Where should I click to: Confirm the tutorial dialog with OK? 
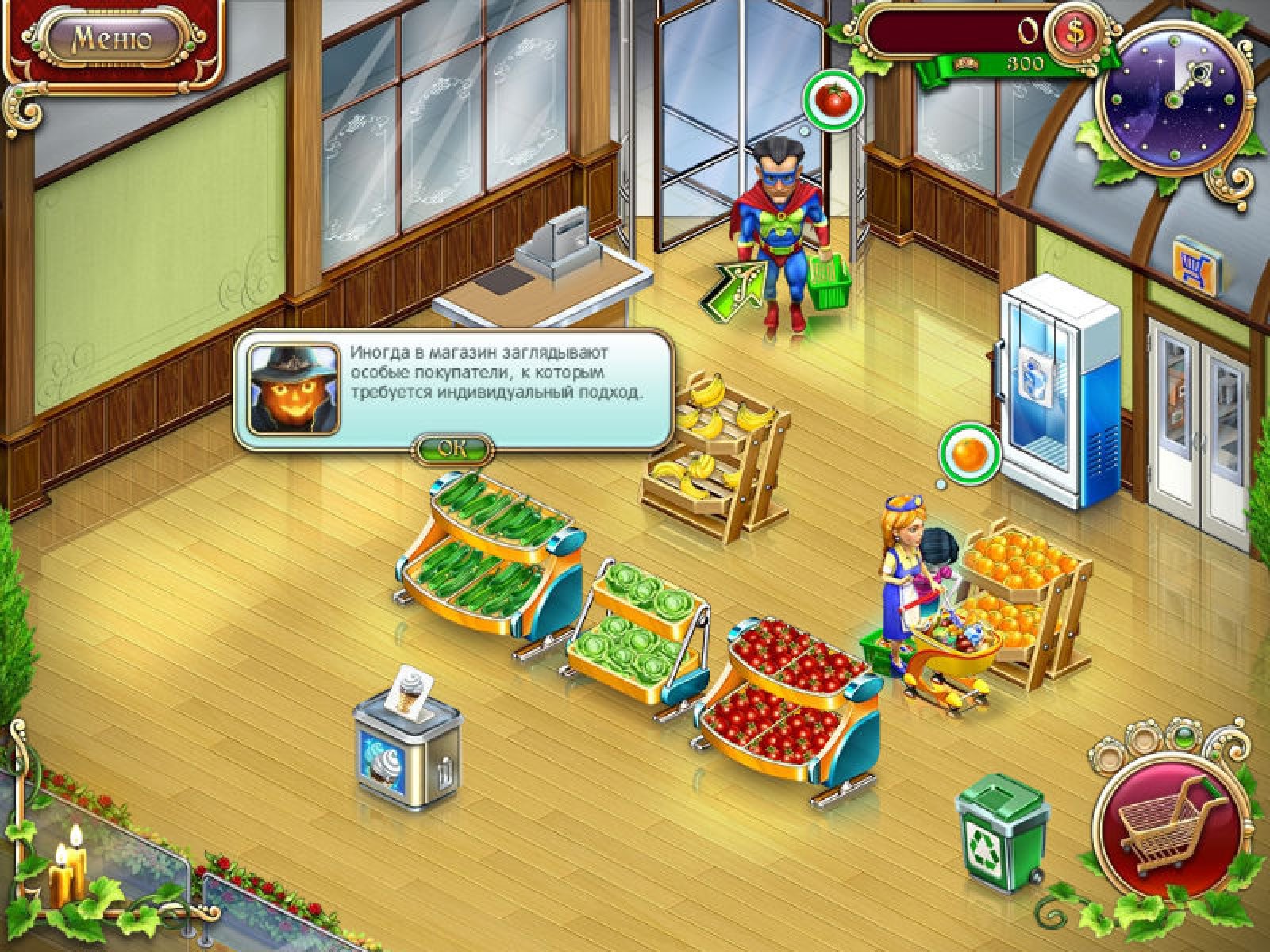click(x=453, y=447)
